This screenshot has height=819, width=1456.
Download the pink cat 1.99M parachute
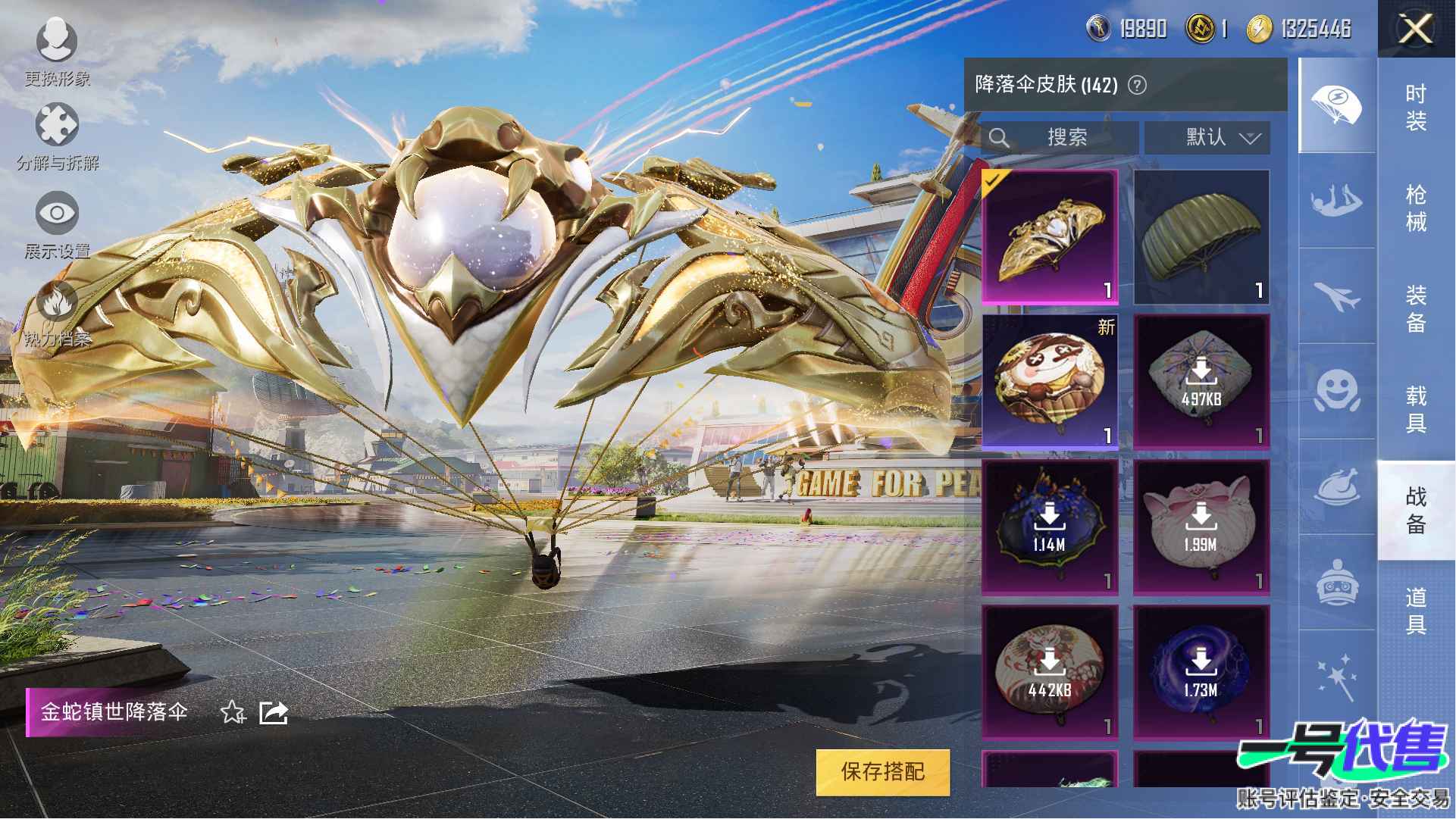(x=1201, y=527)
